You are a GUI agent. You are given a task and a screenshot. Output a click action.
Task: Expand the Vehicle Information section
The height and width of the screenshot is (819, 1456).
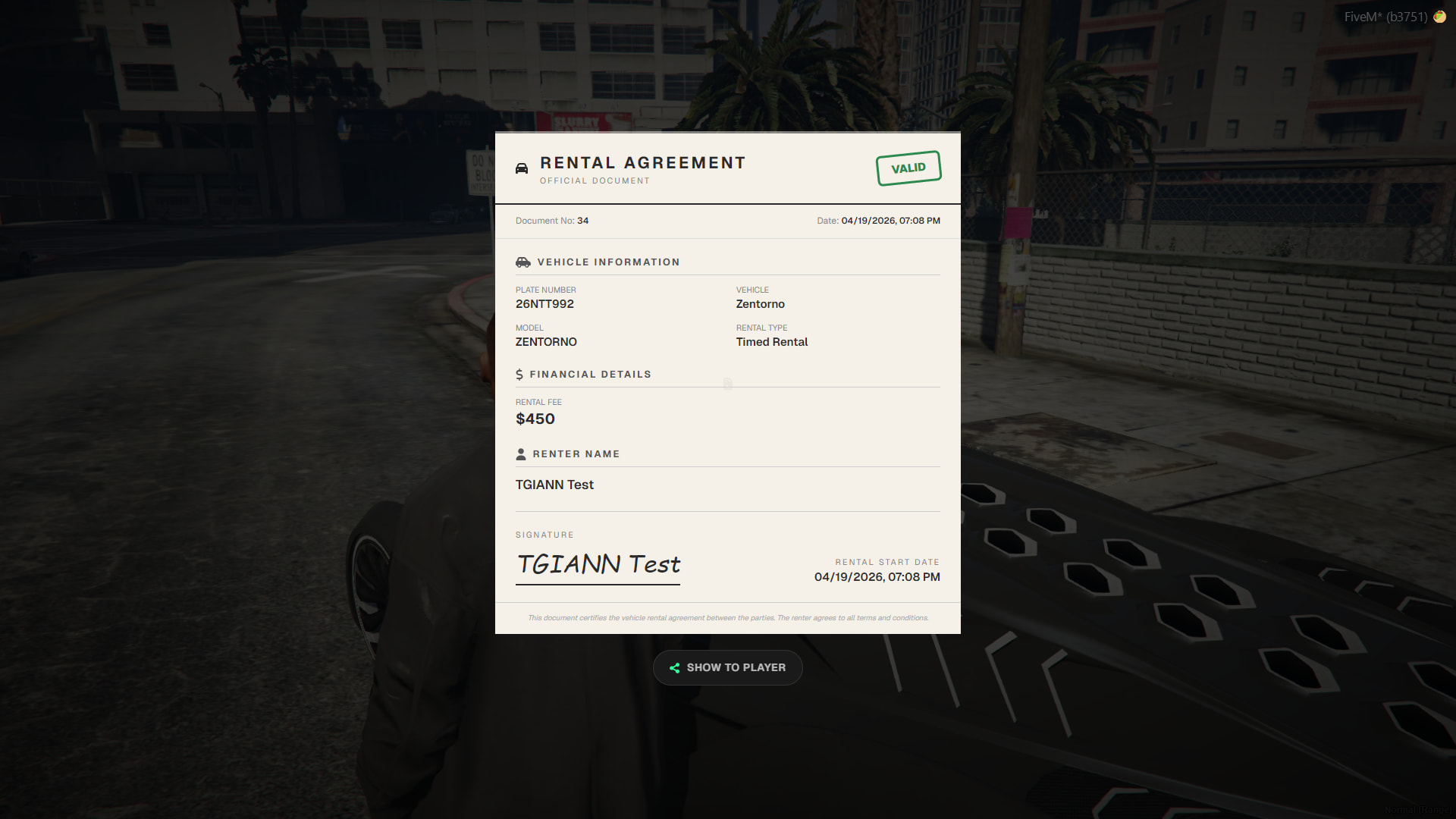(x=608, y=262)
